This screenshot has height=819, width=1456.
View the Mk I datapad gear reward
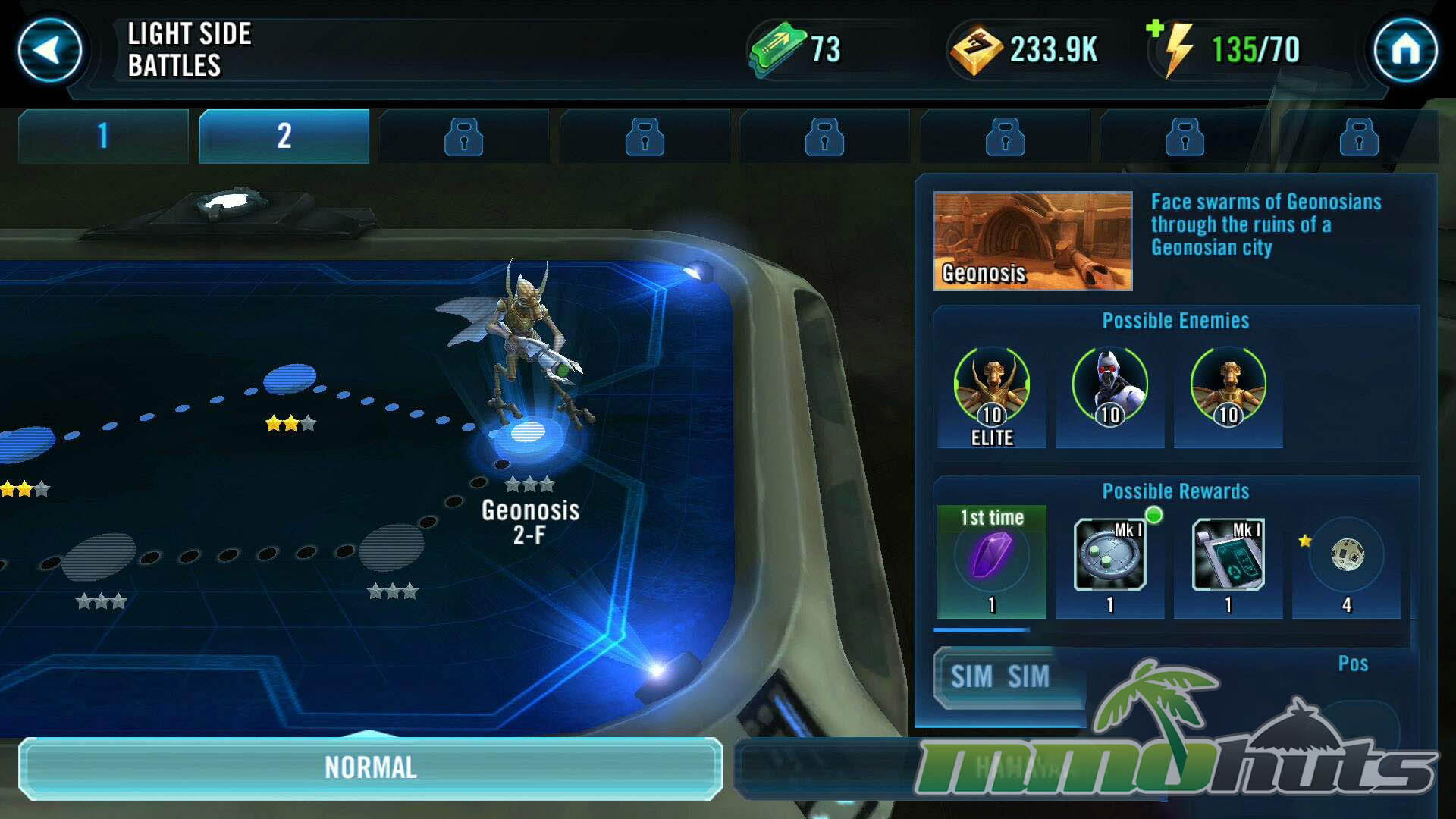1228,556
